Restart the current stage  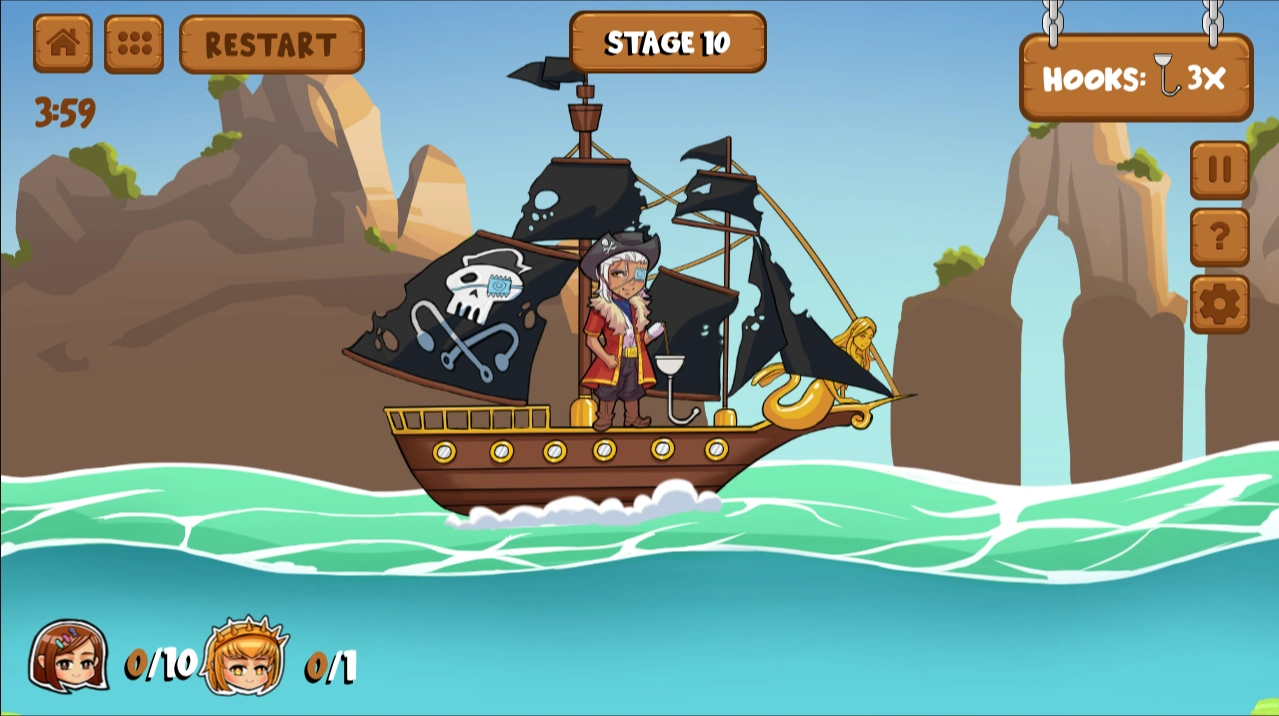(x=271, y=44)
